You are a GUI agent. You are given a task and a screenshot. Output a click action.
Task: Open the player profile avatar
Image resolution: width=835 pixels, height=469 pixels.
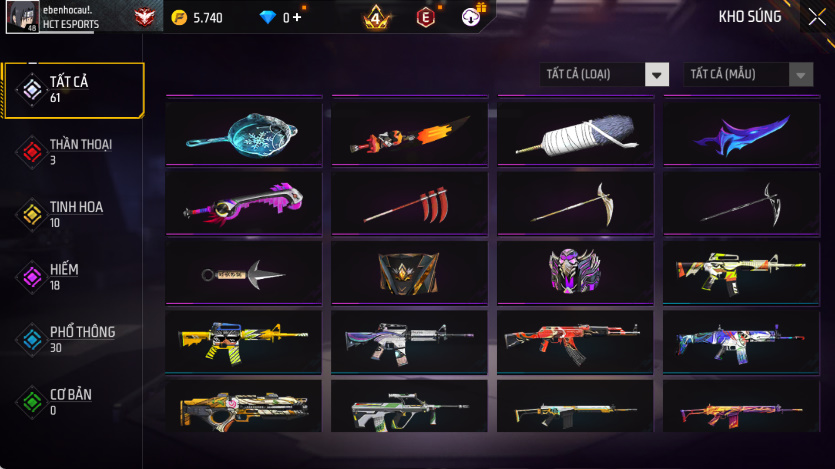pyautogui.click(x=22, y=17)
